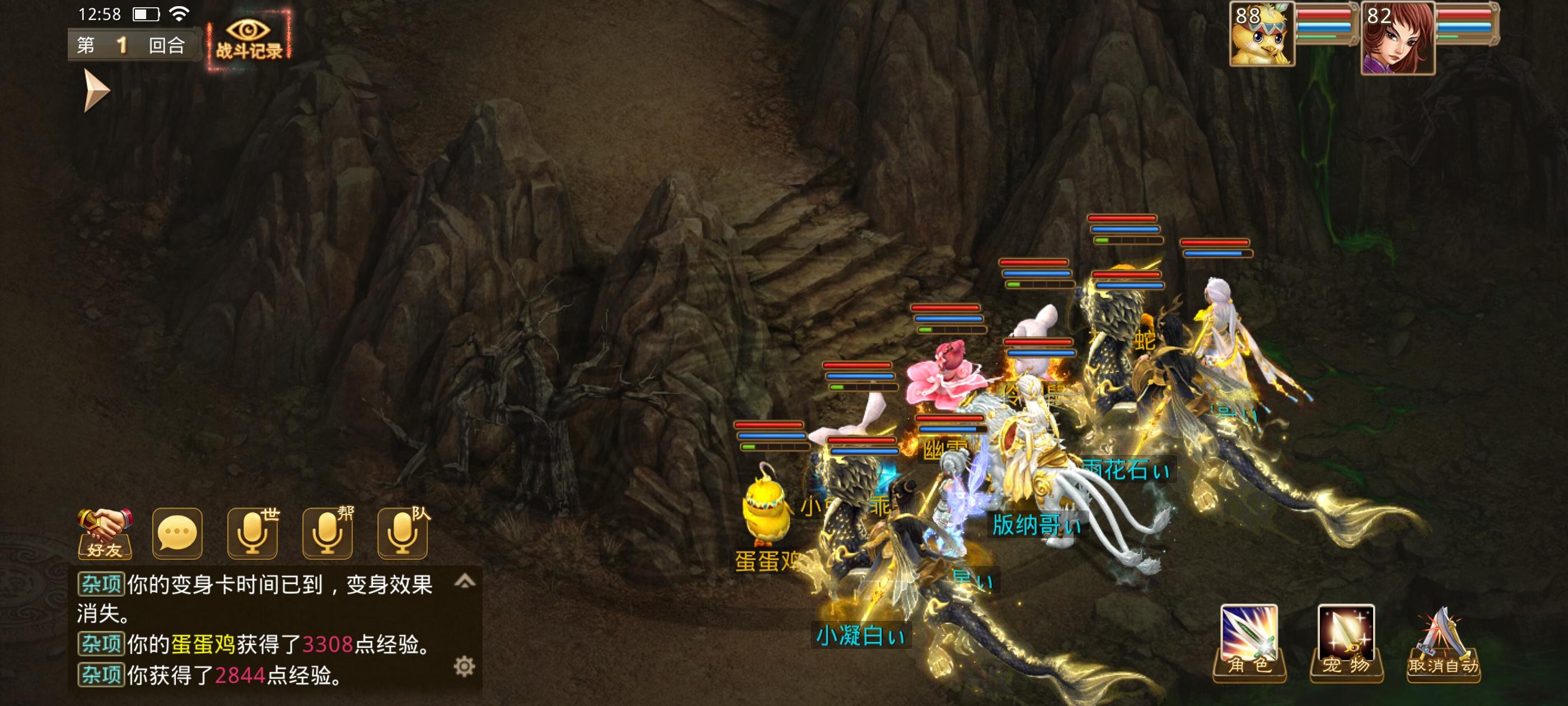This screenshot has height=706, width=1568.
Task: Open the chat speech bubble
Action: coord(177,533)
